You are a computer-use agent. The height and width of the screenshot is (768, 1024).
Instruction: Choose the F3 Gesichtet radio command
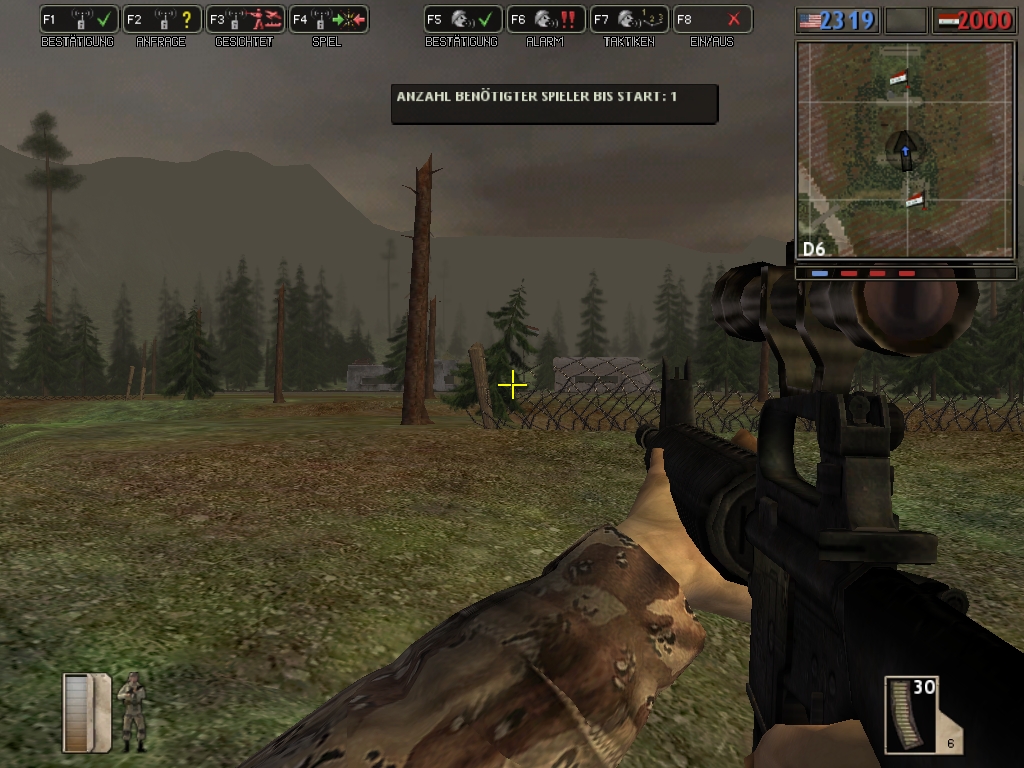point(245,19)
